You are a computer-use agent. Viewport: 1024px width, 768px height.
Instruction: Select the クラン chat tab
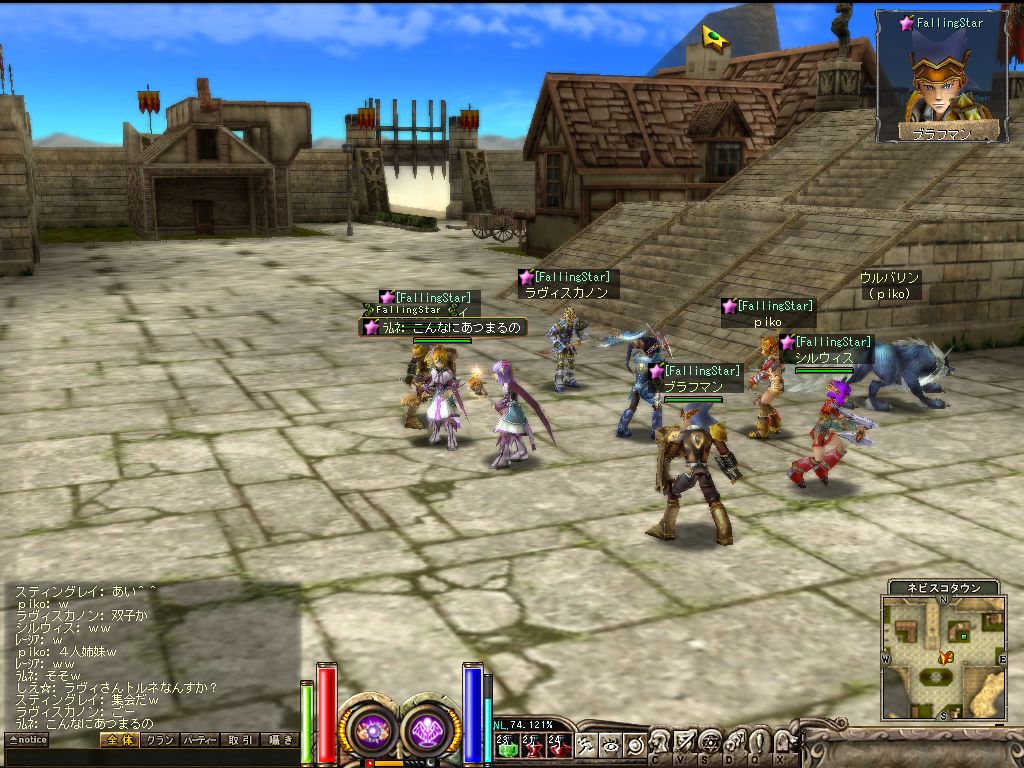tap(158, 740)
